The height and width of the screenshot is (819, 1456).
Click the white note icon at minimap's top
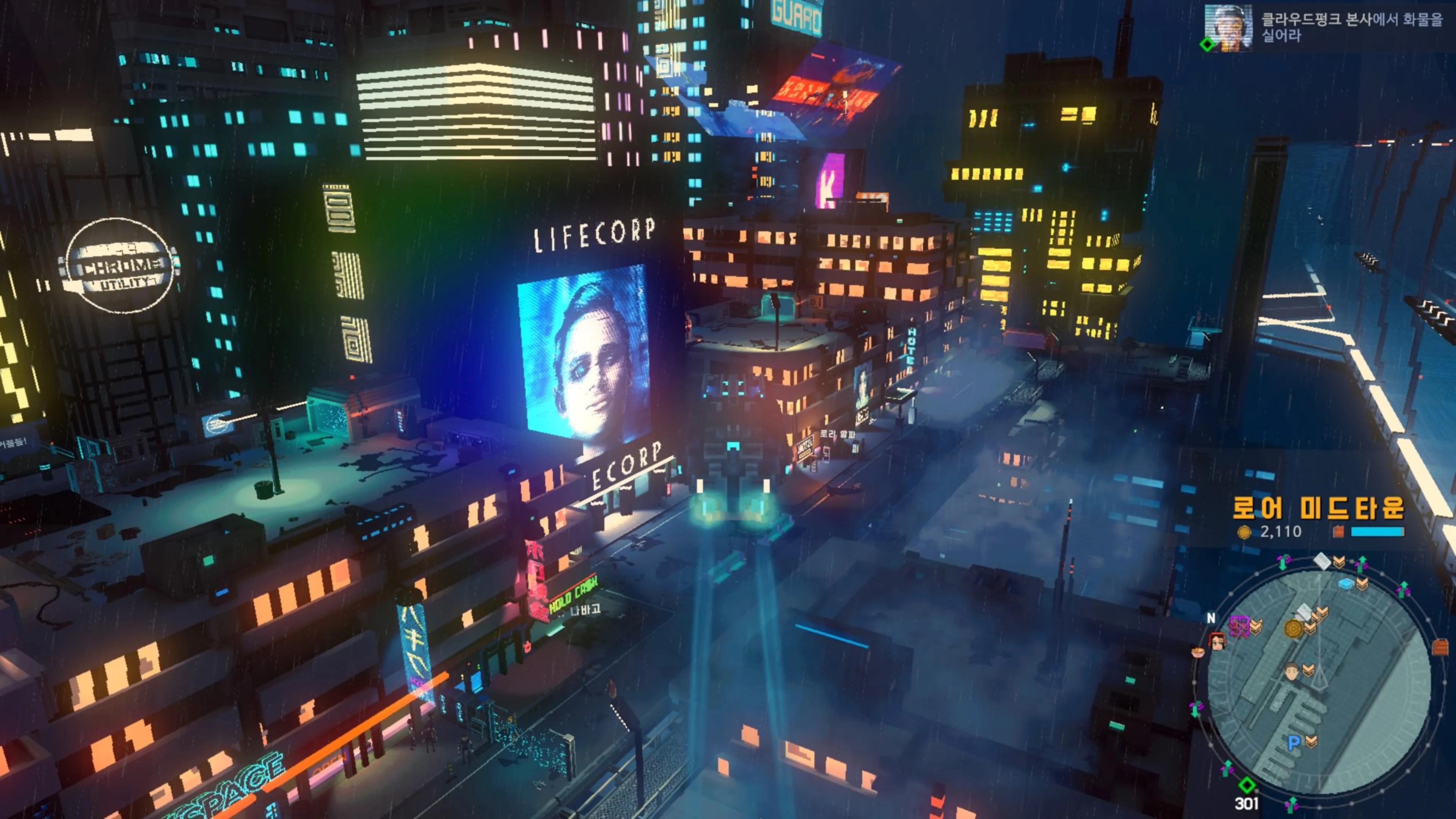1323,560
